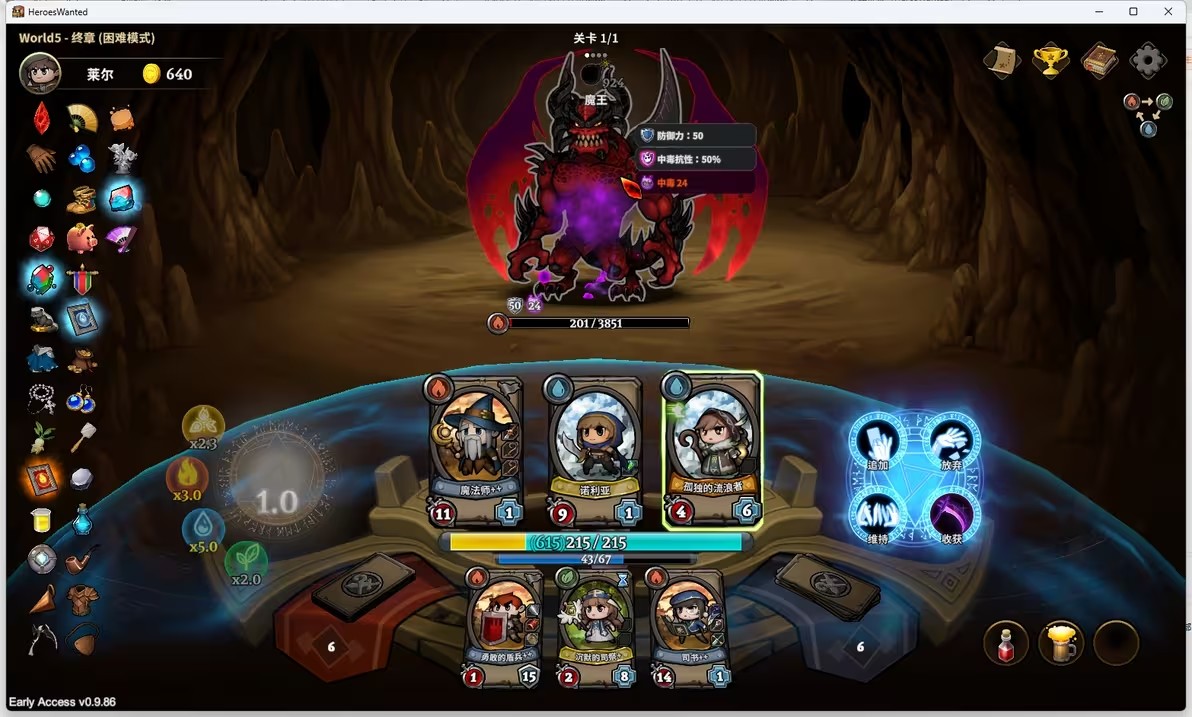Screen dimensions: 1192x717
Task: Choose the 诺利亚 hero card
Action: point(594,450)
